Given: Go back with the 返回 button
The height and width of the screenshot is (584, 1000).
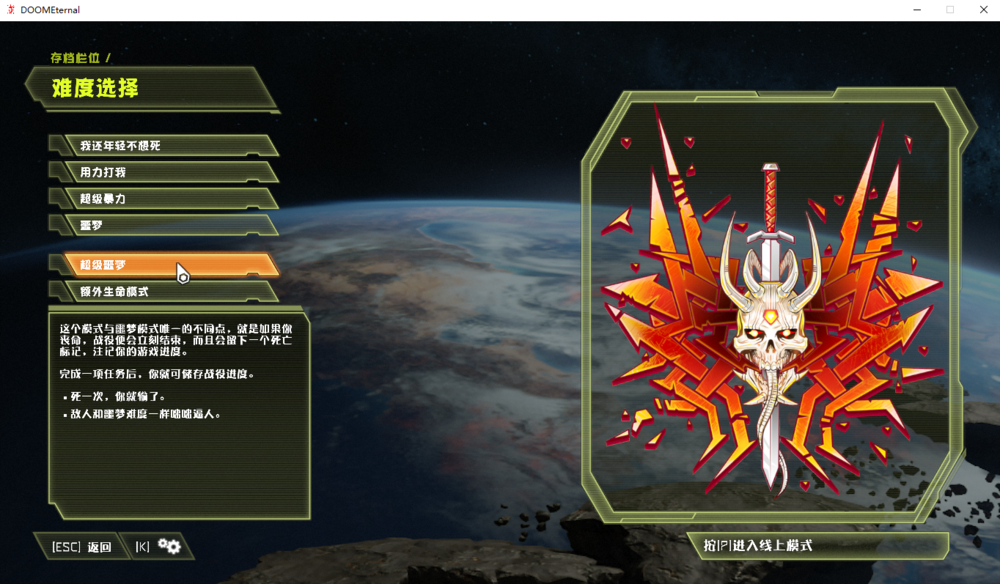Looking at the screenshot, I should tap(82, 547).
